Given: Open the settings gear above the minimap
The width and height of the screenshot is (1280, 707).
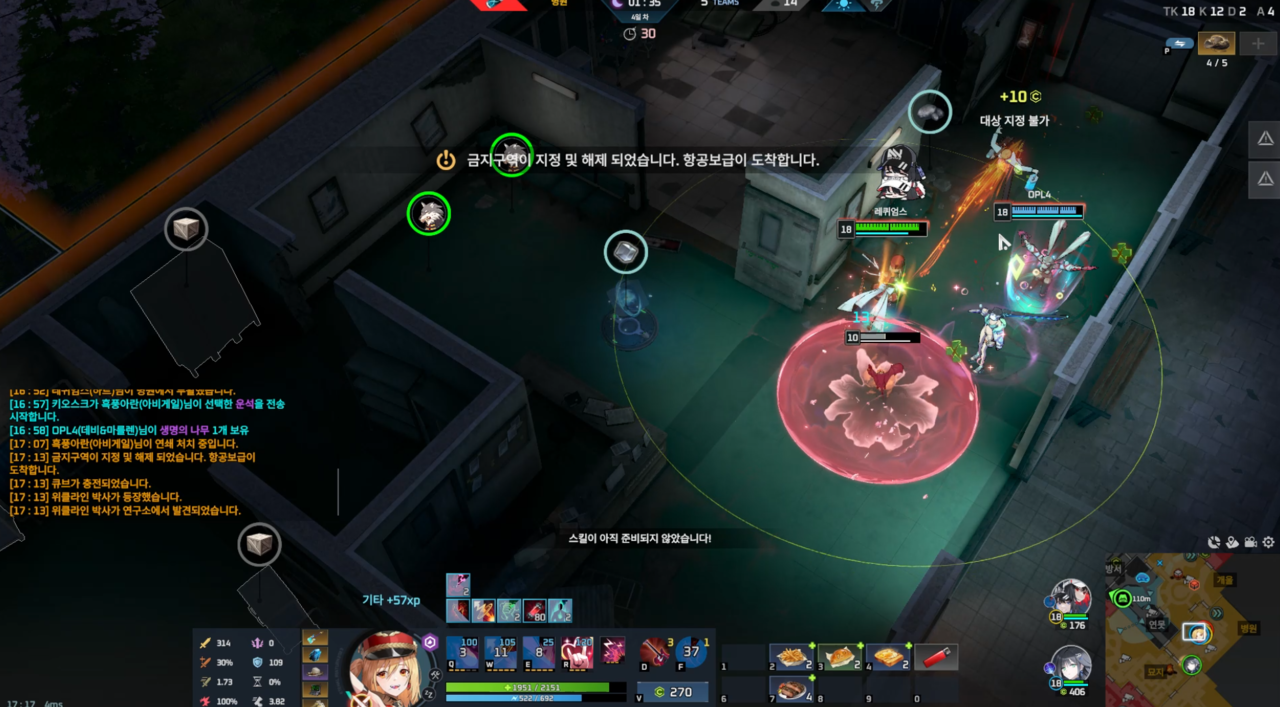Looking at the screenshot, I should (1268, 542).
